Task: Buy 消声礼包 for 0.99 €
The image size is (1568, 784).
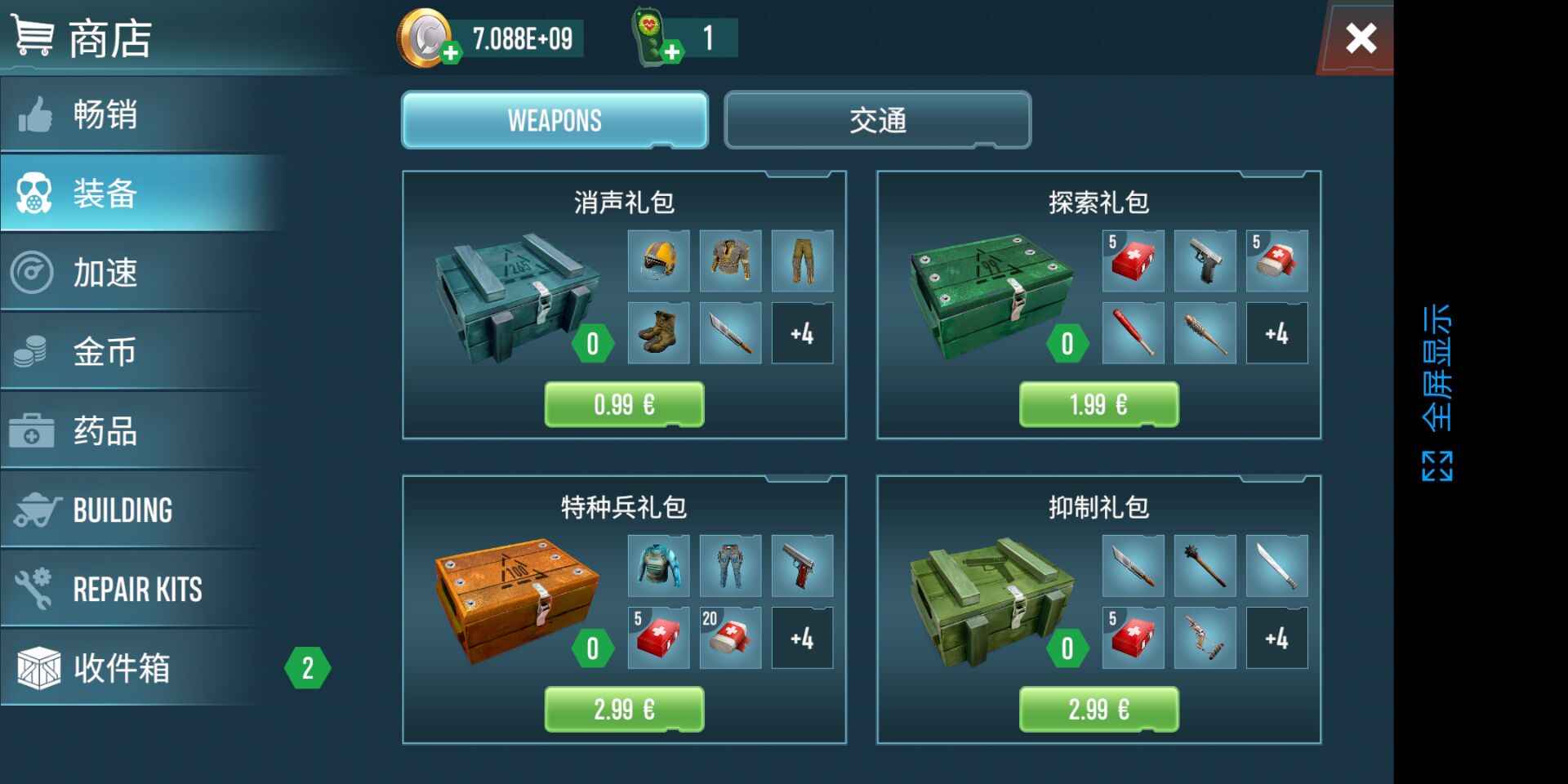Action: (624, 402)
